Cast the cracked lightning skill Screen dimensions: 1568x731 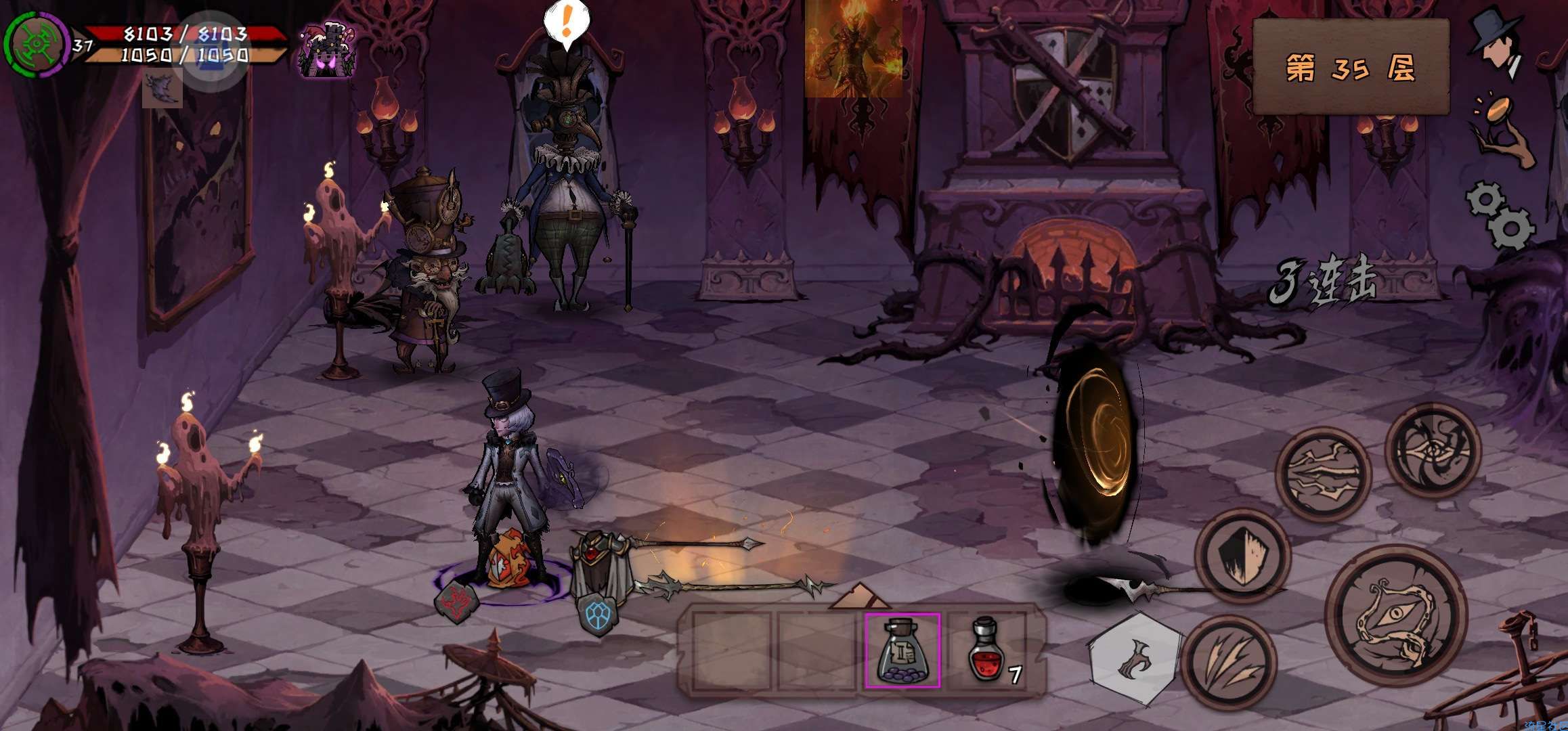click(x=1324, y=474)
